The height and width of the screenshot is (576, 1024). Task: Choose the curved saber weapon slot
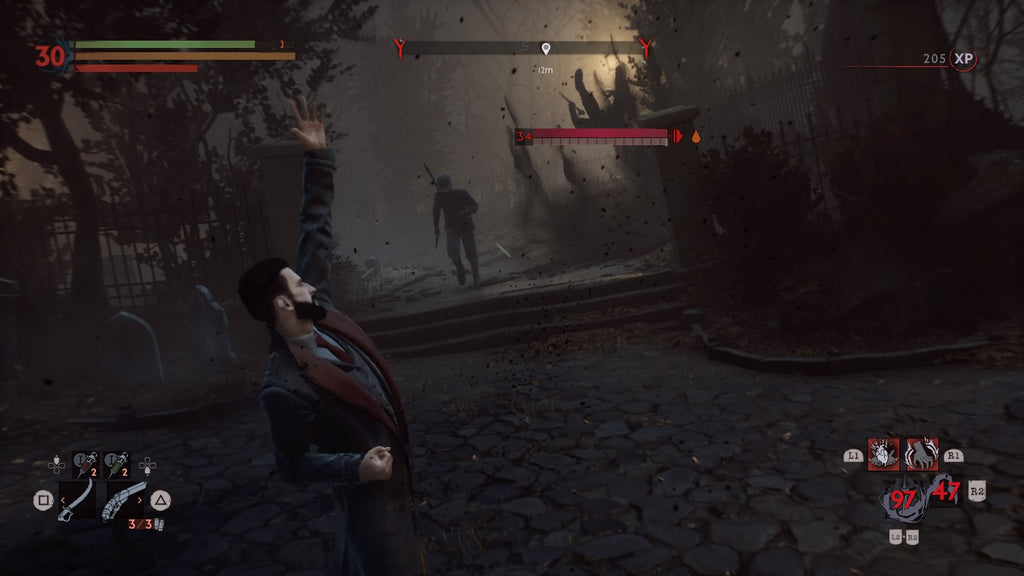77,499
